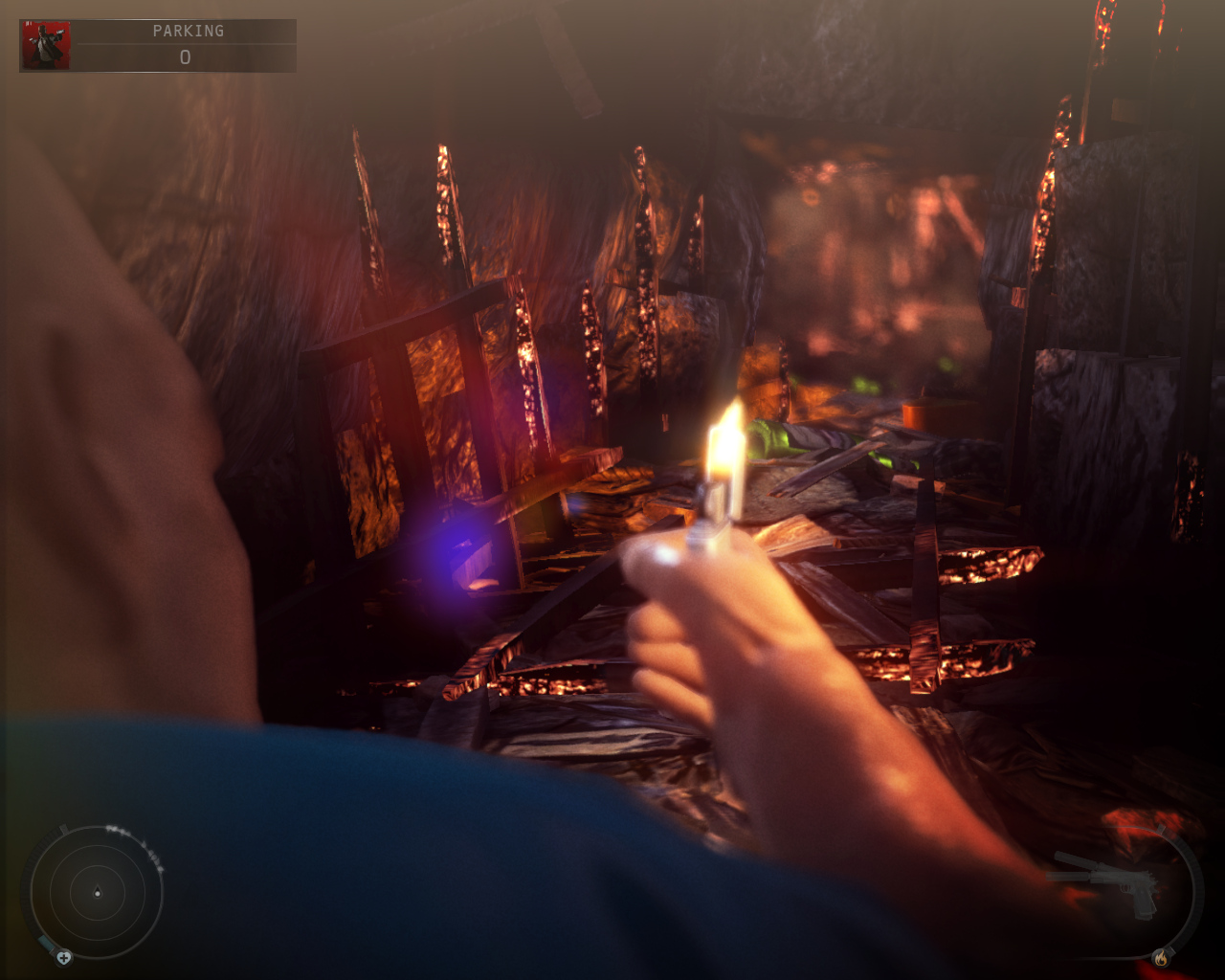Screen dimensions: 1225x980
Task: Click the health cross icon on the minimap
Action: (64, 958)
